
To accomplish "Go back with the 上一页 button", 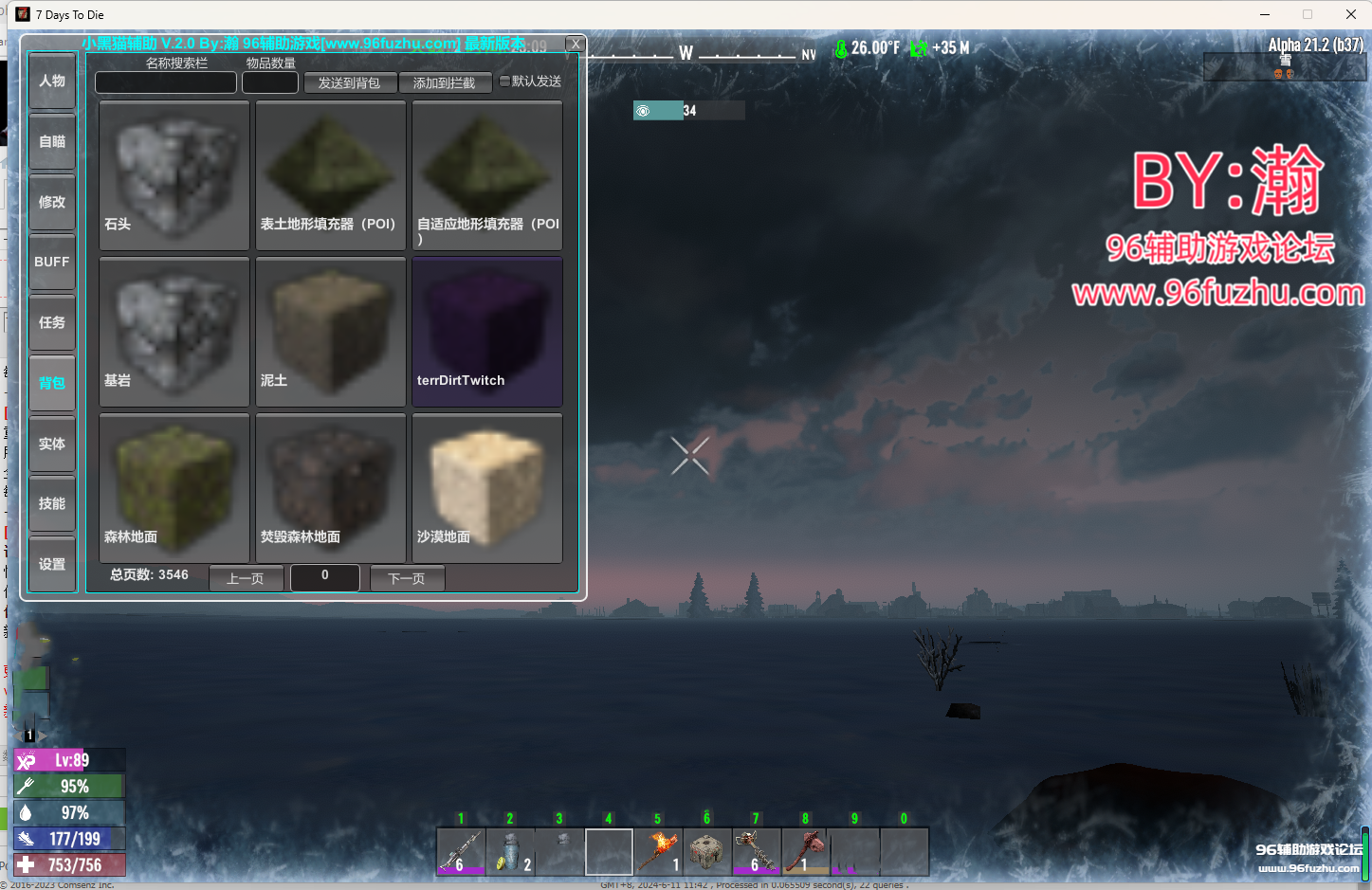I will point(246,578).
